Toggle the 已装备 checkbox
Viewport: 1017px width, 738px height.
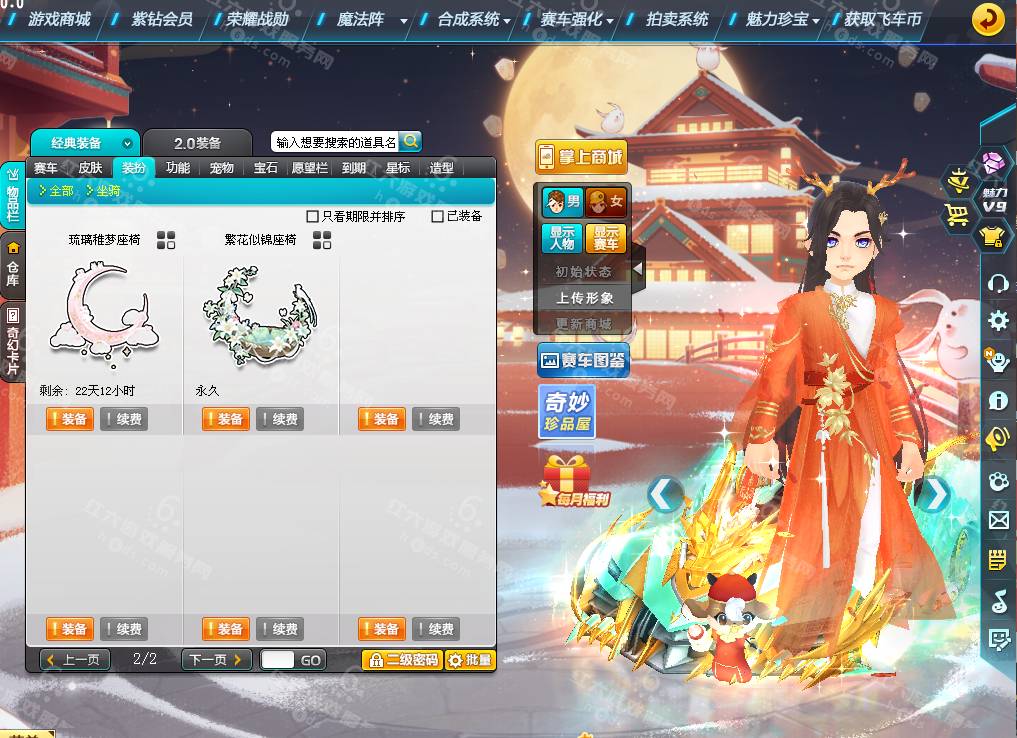coord(437,216)
